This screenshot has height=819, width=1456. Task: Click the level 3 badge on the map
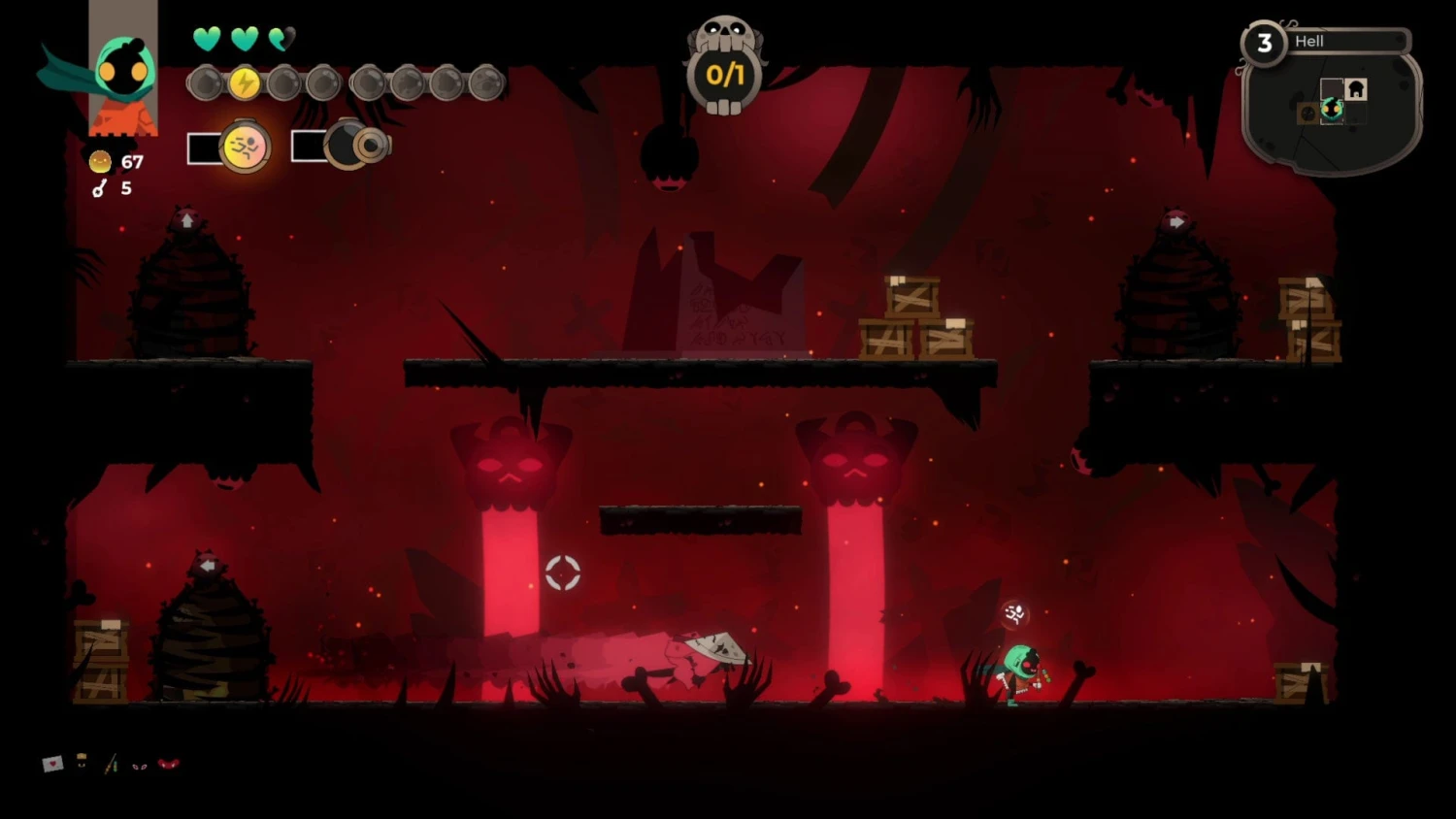pyautogui.click(x=1266, y=41)
